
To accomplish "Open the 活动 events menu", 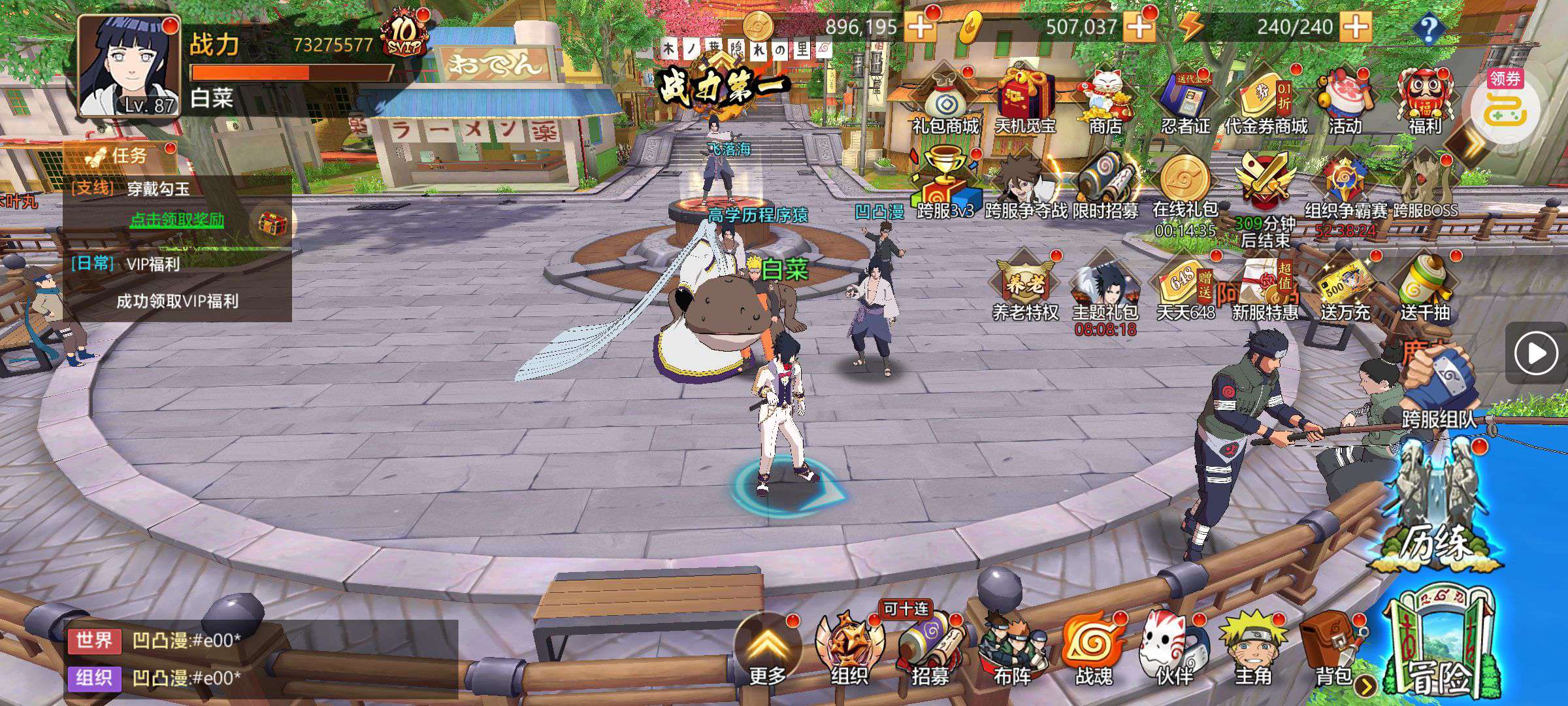I will (x=1345, y=101).
